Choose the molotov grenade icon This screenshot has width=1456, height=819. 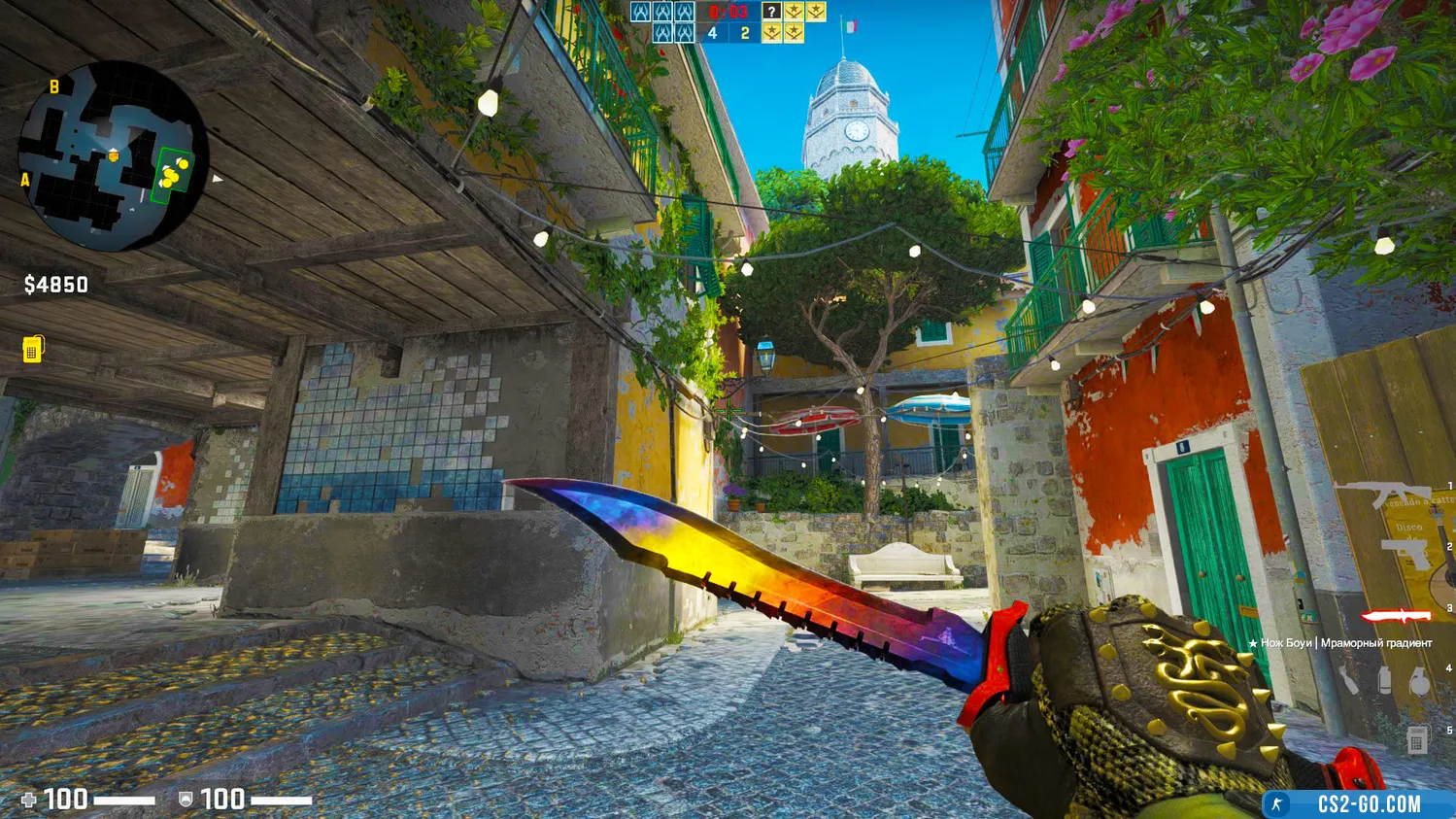point(1349,678)
